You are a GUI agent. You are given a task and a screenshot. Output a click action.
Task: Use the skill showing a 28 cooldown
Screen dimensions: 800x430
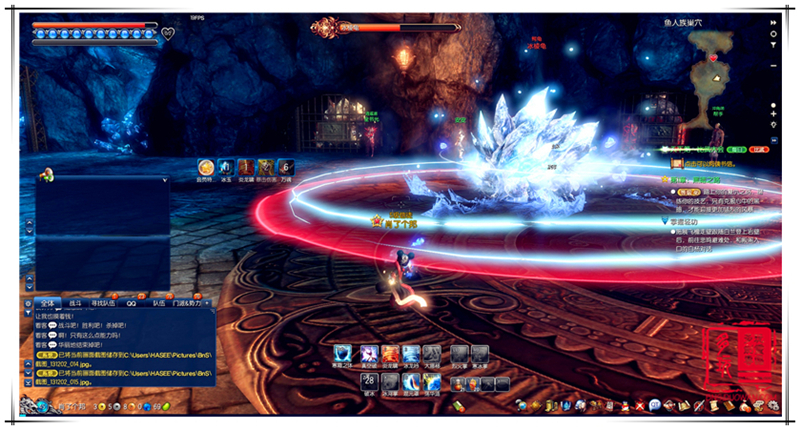[x=367, y=382]
